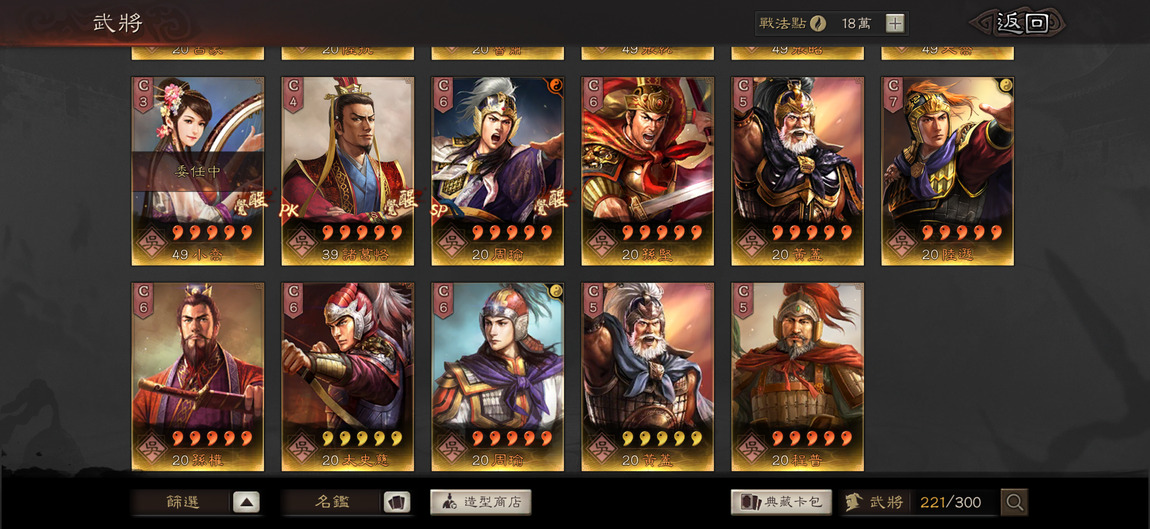
Task: Open the 孫堅 general card
Action: click(648, 170)
